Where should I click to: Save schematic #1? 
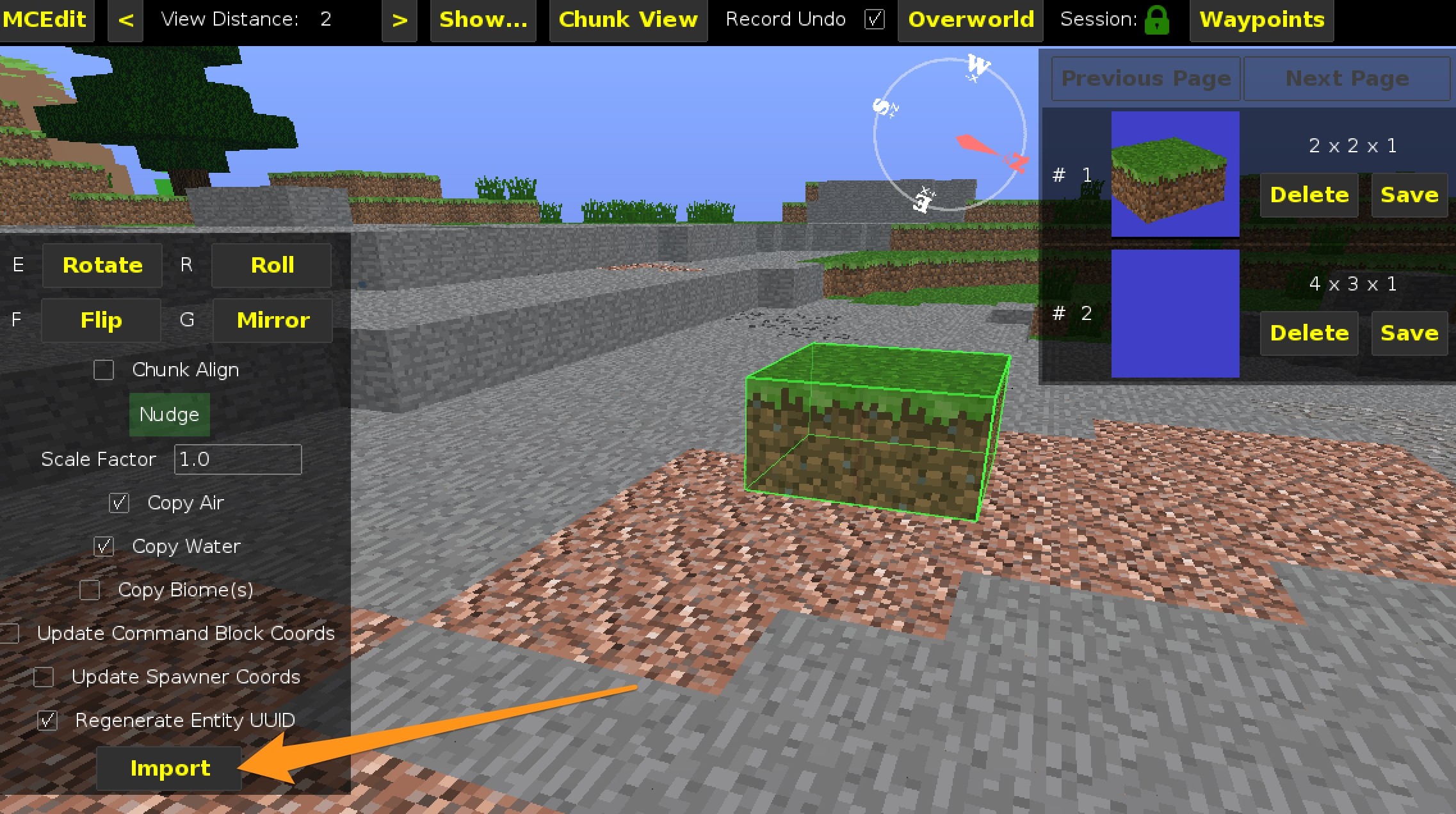coord(1409,195)
